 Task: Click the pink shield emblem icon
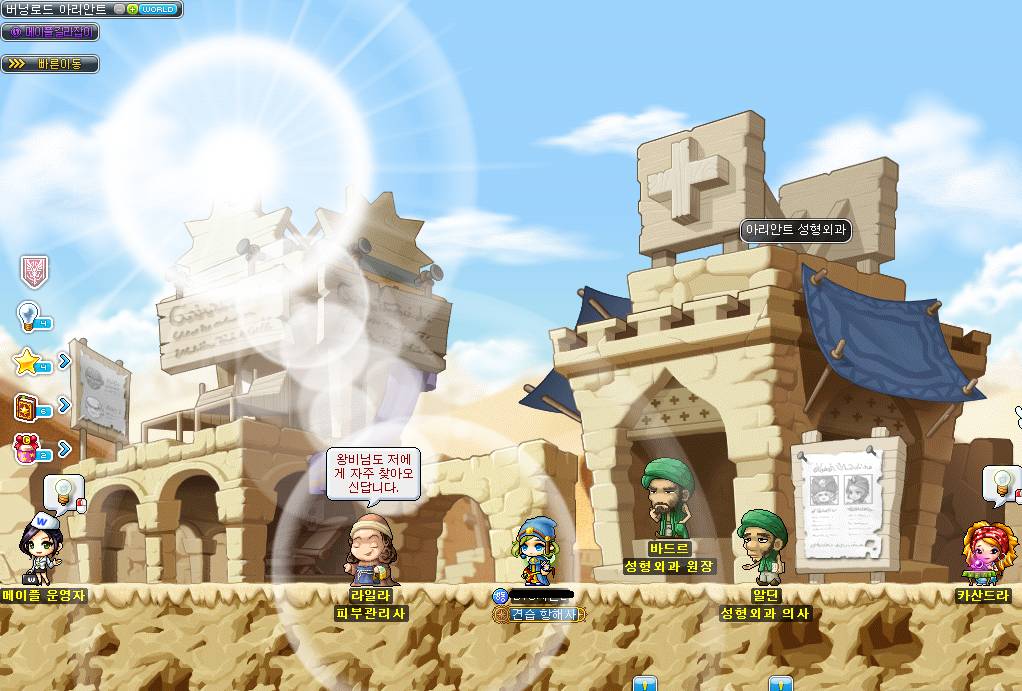(34, 270)
